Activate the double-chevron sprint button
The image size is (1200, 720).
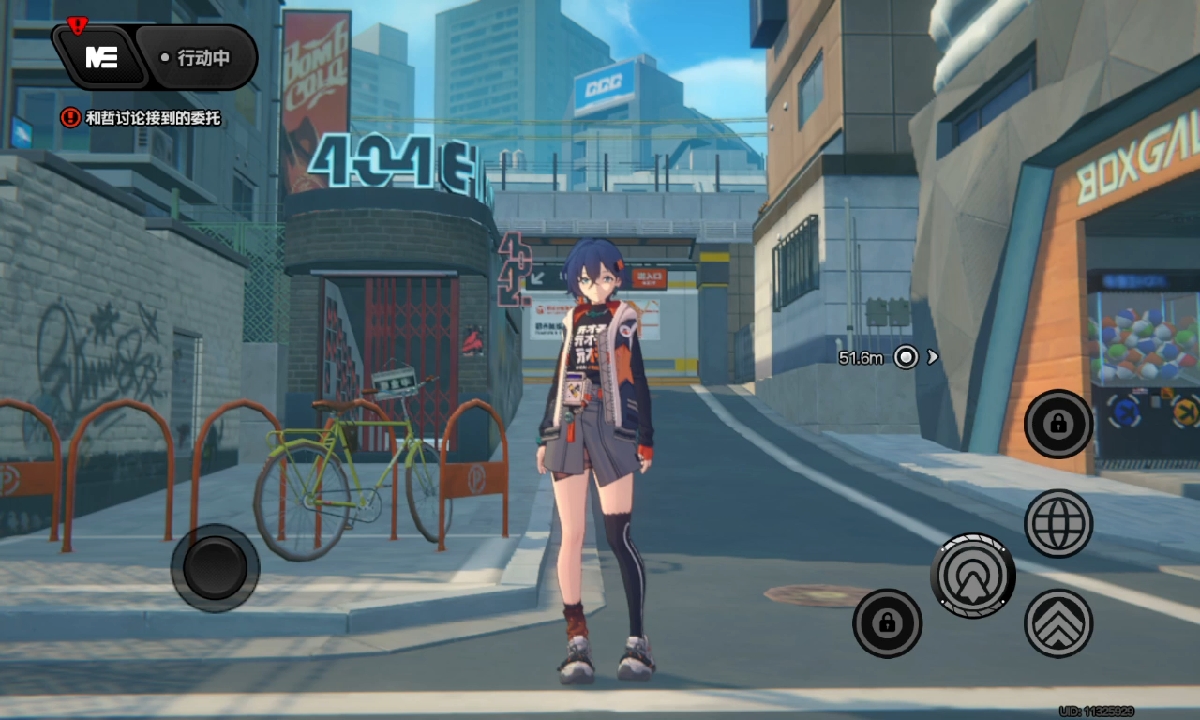[1058, 623]
